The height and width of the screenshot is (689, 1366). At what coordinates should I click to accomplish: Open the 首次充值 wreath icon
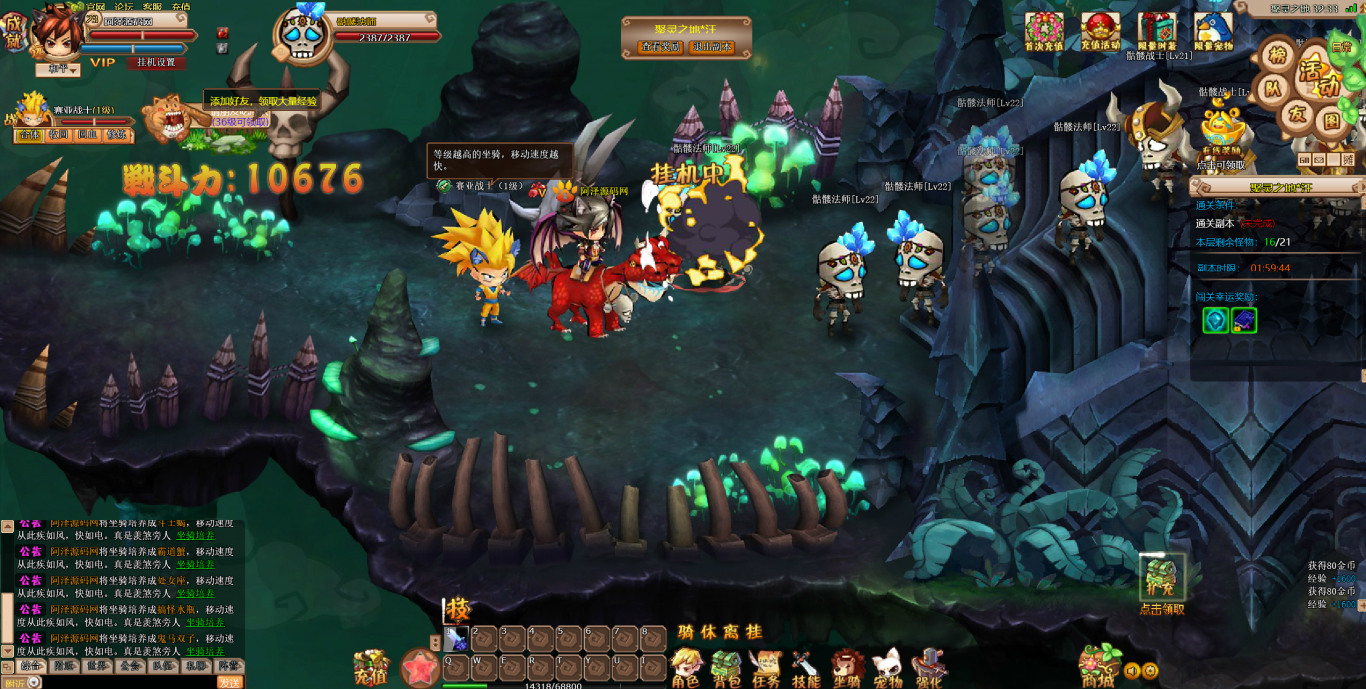click(1044, 31)
